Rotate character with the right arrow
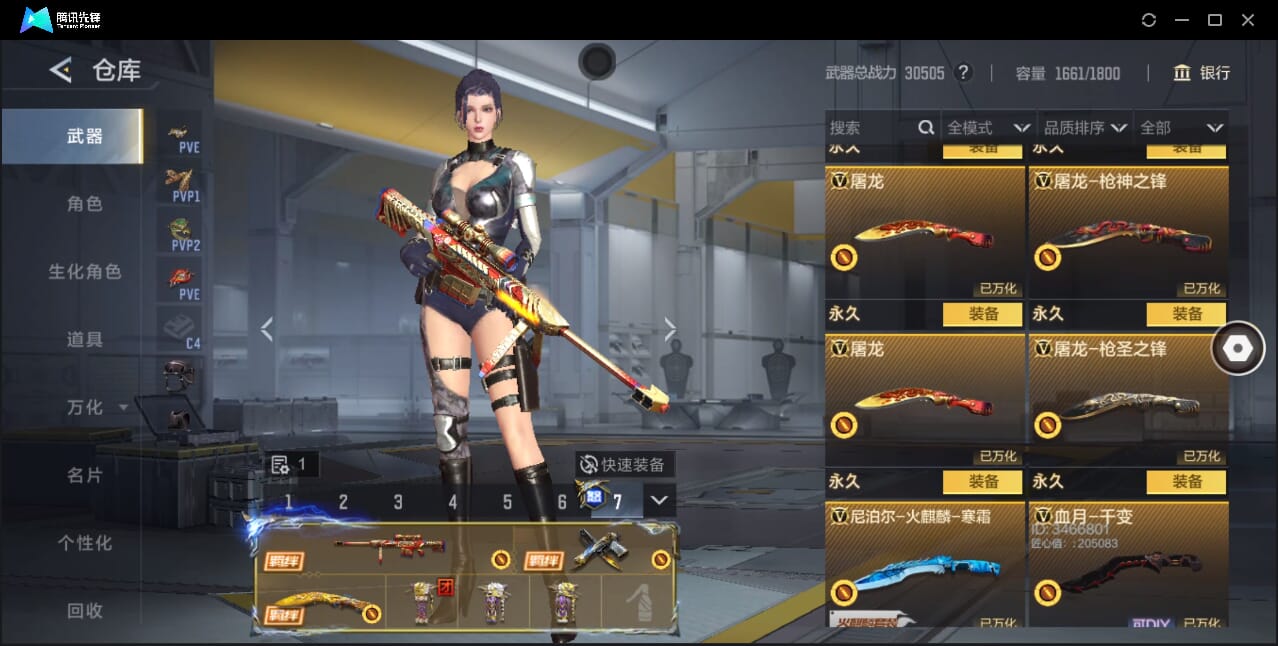The height and width of the screenshot is (646, 1278). [x=670, y=329]
